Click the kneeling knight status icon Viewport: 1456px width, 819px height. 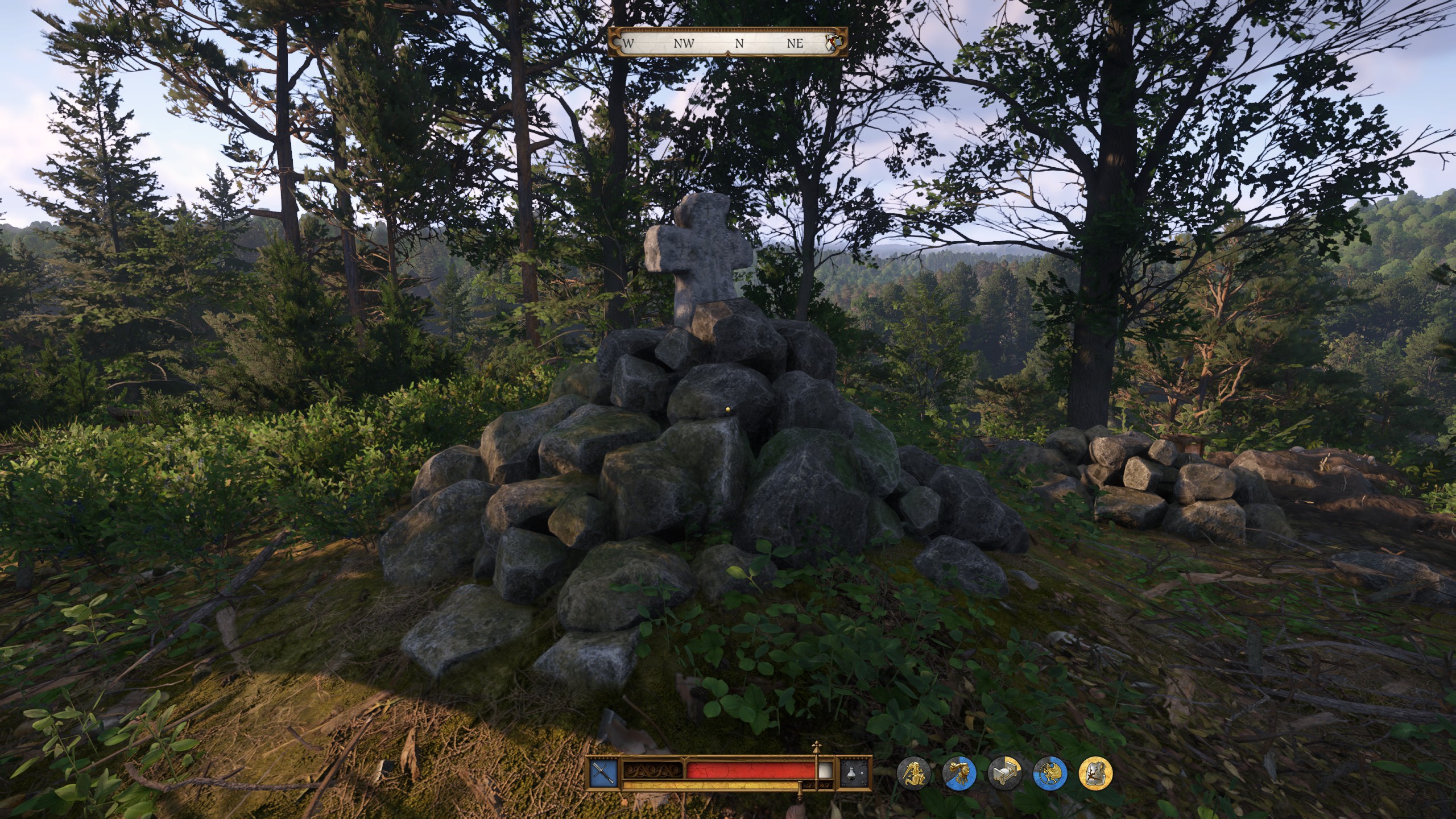(913, 773)
